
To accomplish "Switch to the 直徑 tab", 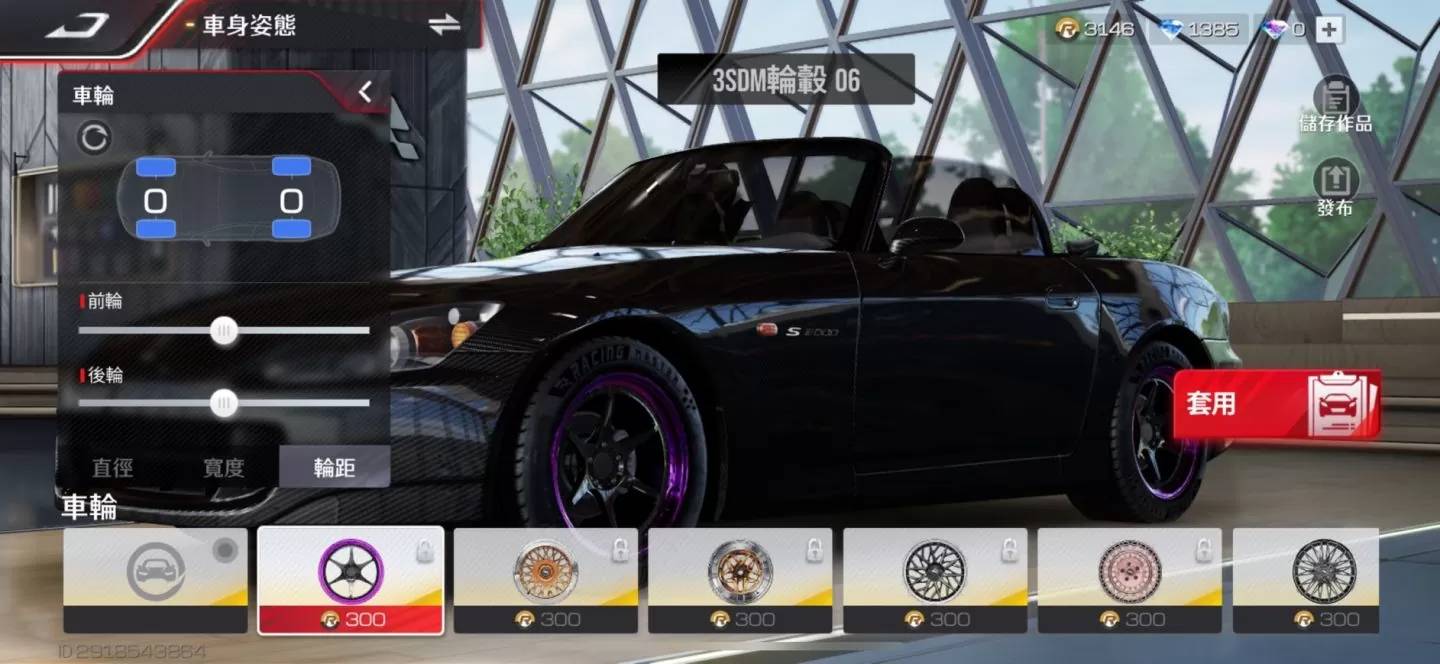I will [112, 467].
